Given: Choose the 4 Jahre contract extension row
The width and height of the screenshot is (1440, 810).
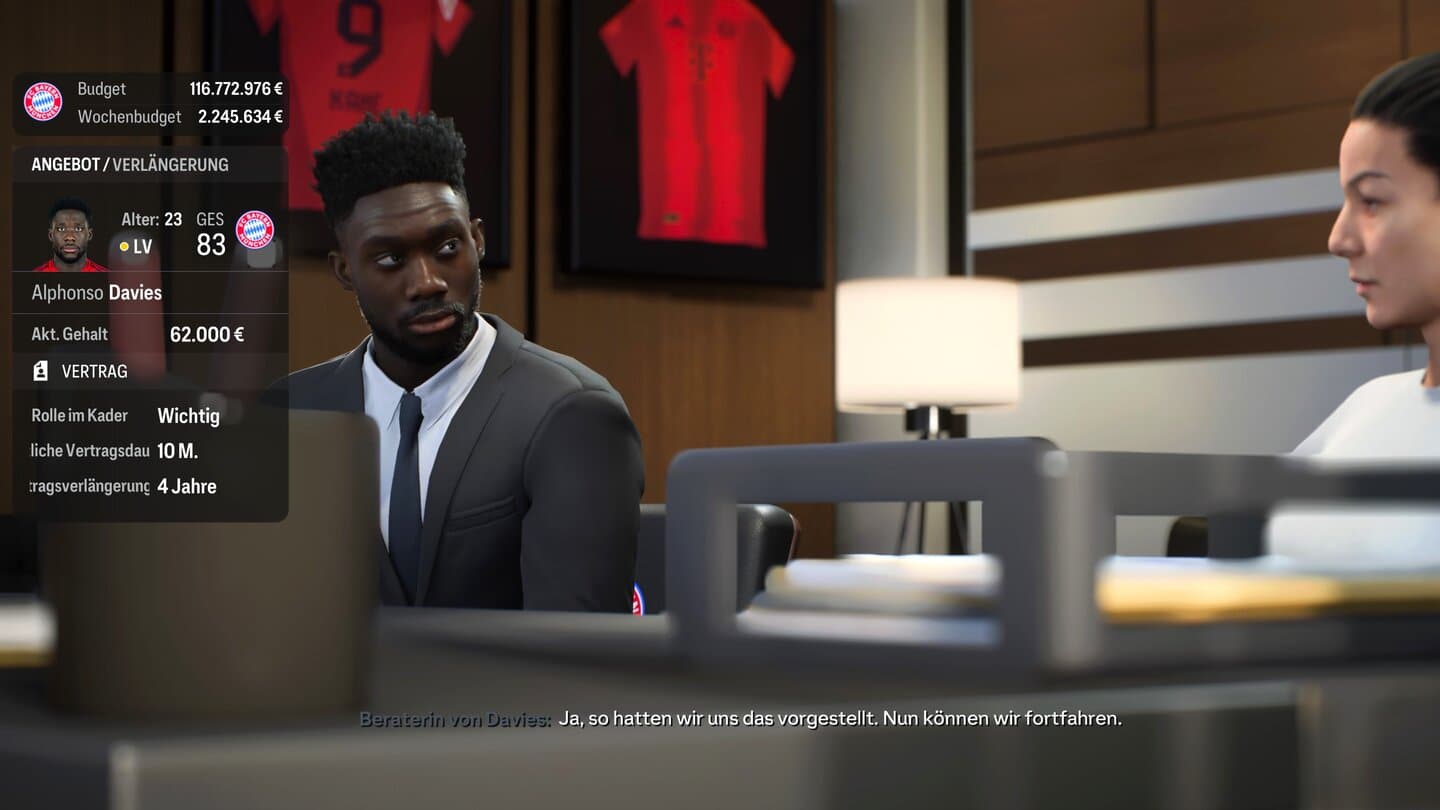Looking at the screenshot, I should (150, 487).
